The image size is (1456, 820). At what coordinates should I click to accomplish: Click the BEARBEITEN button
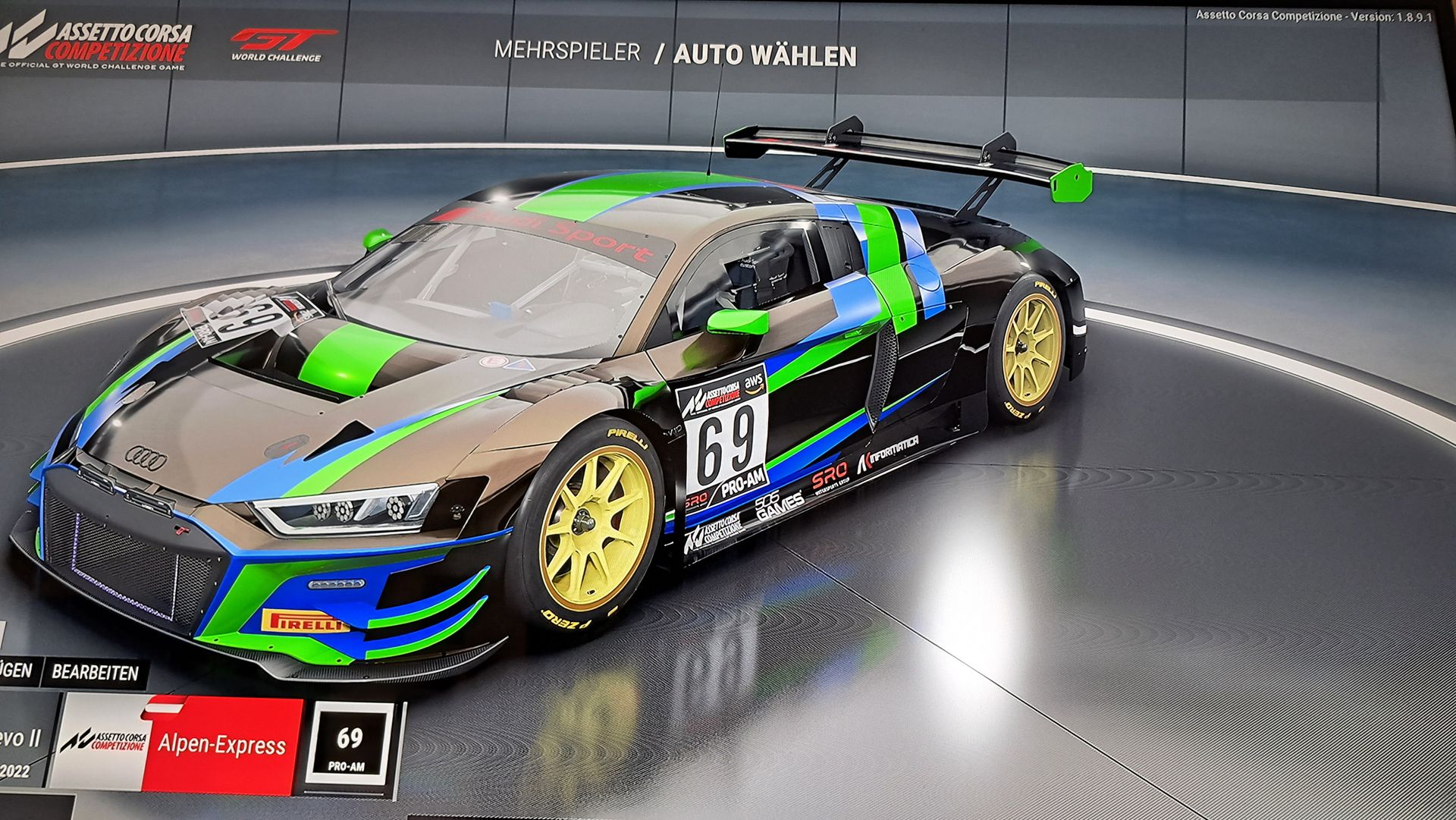click(x=95, y=672)
